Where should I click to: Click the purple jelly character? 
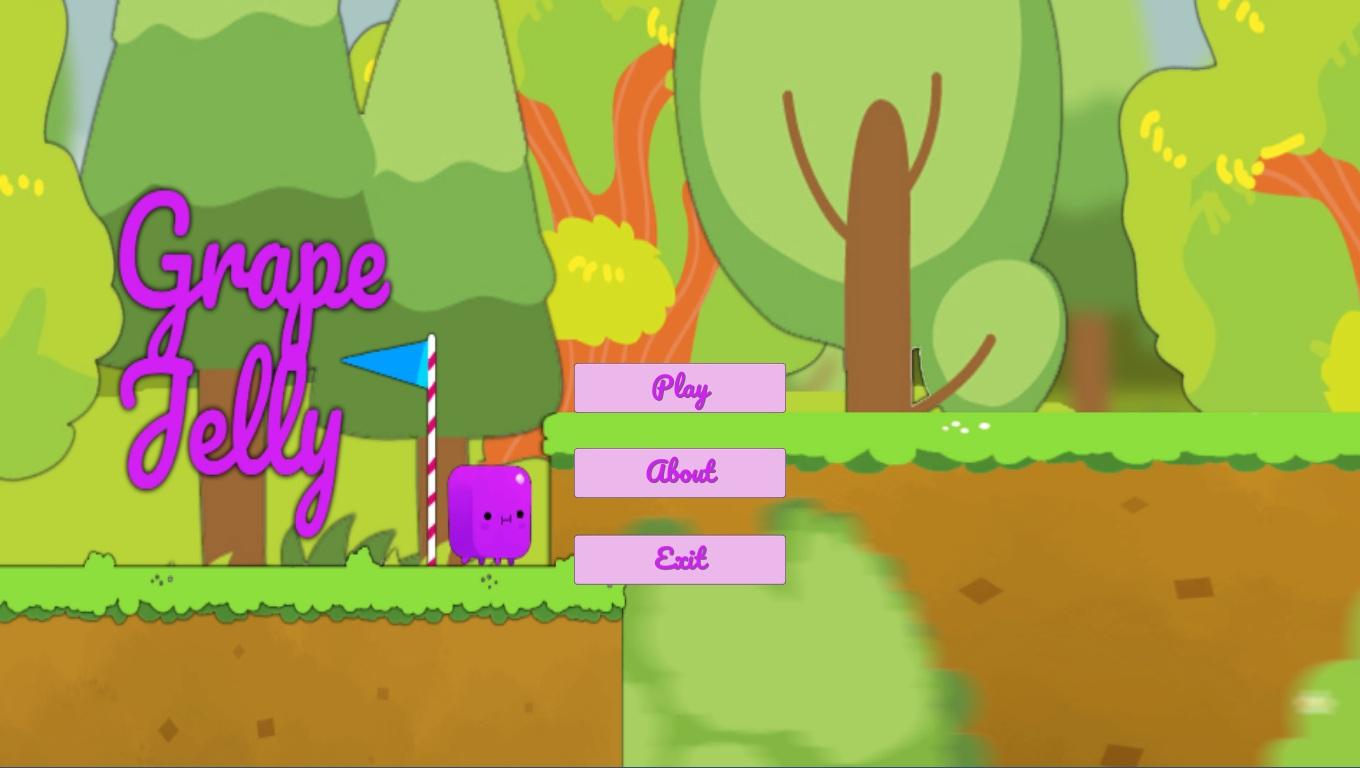tap(490, 510)
